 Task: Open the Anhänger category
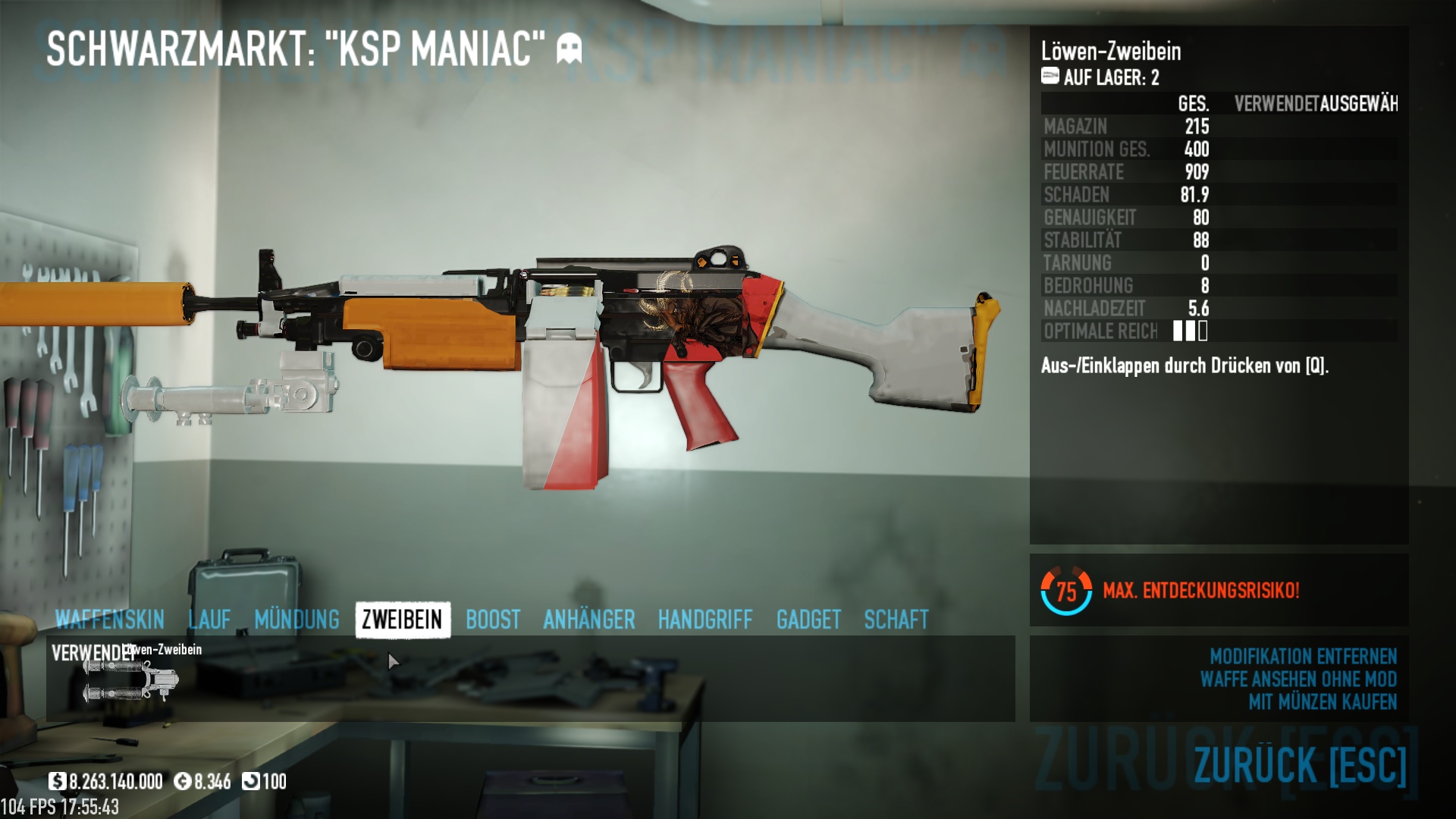(588, 620)
